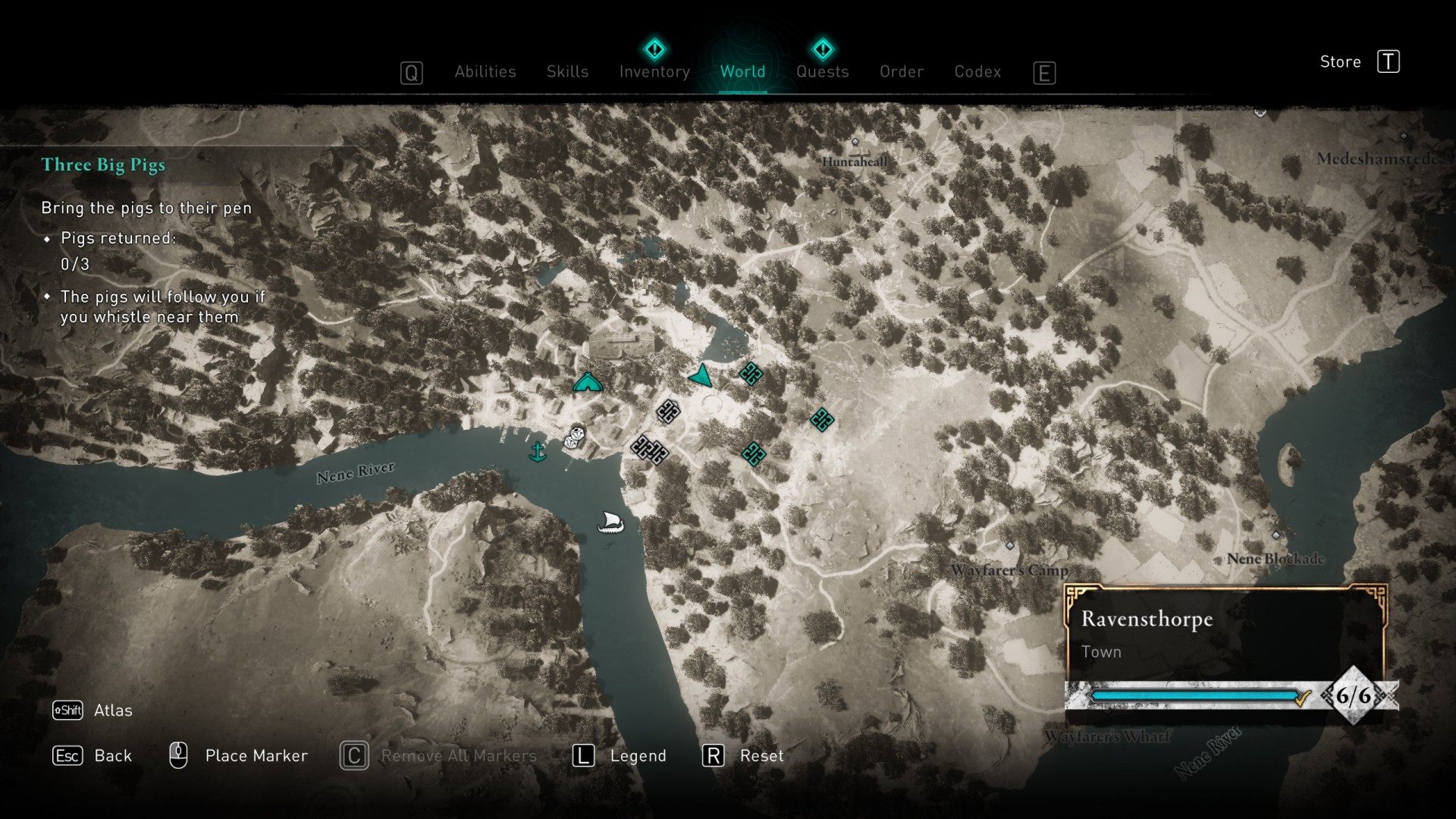Select the Nene Blockade location marker
Screen dimensions: 1456x819
pyautogui.click(x=1276, y=535)
